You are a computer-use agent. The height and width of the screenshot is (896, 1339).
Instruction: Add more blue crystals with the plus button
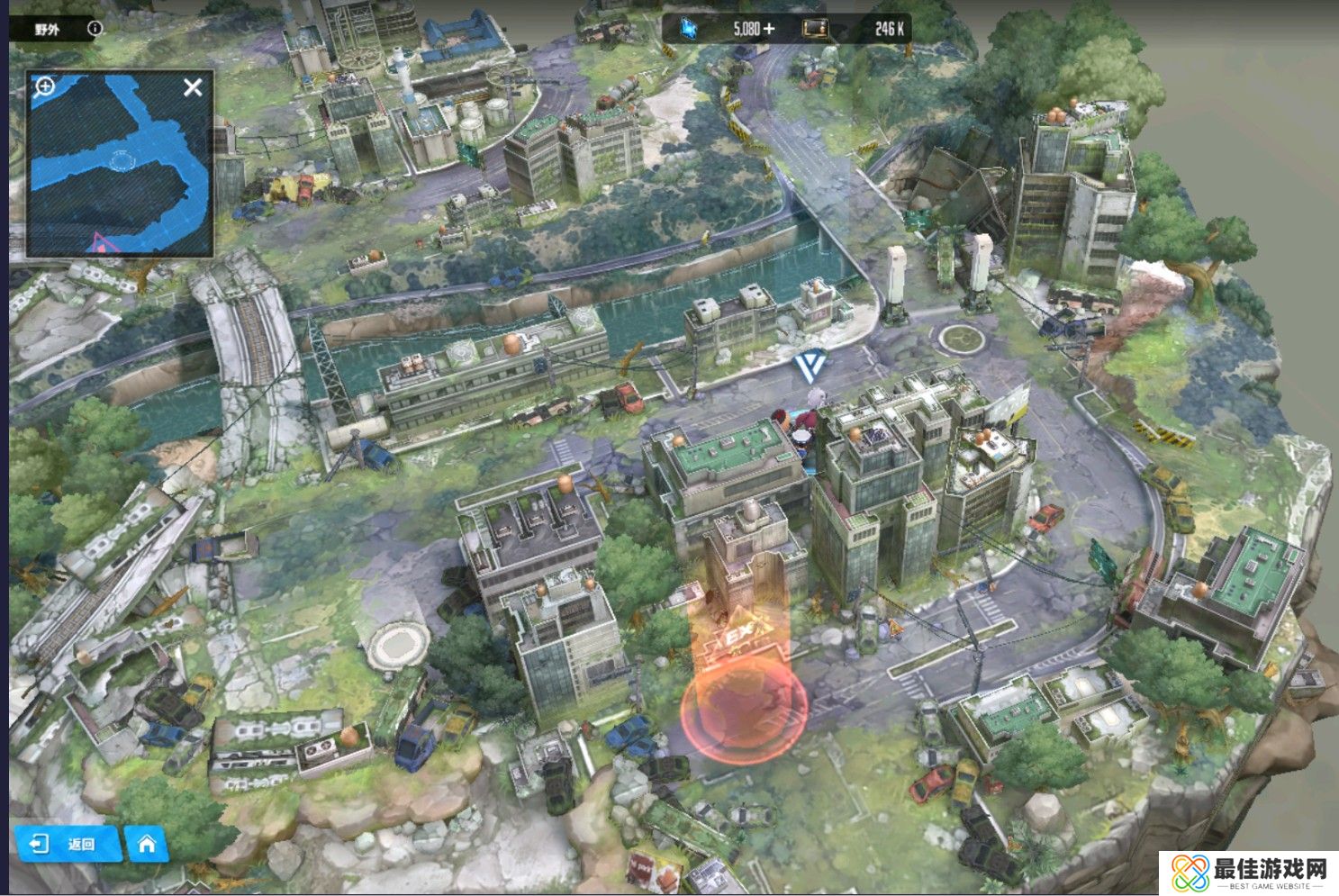click(x=768, y=29)
